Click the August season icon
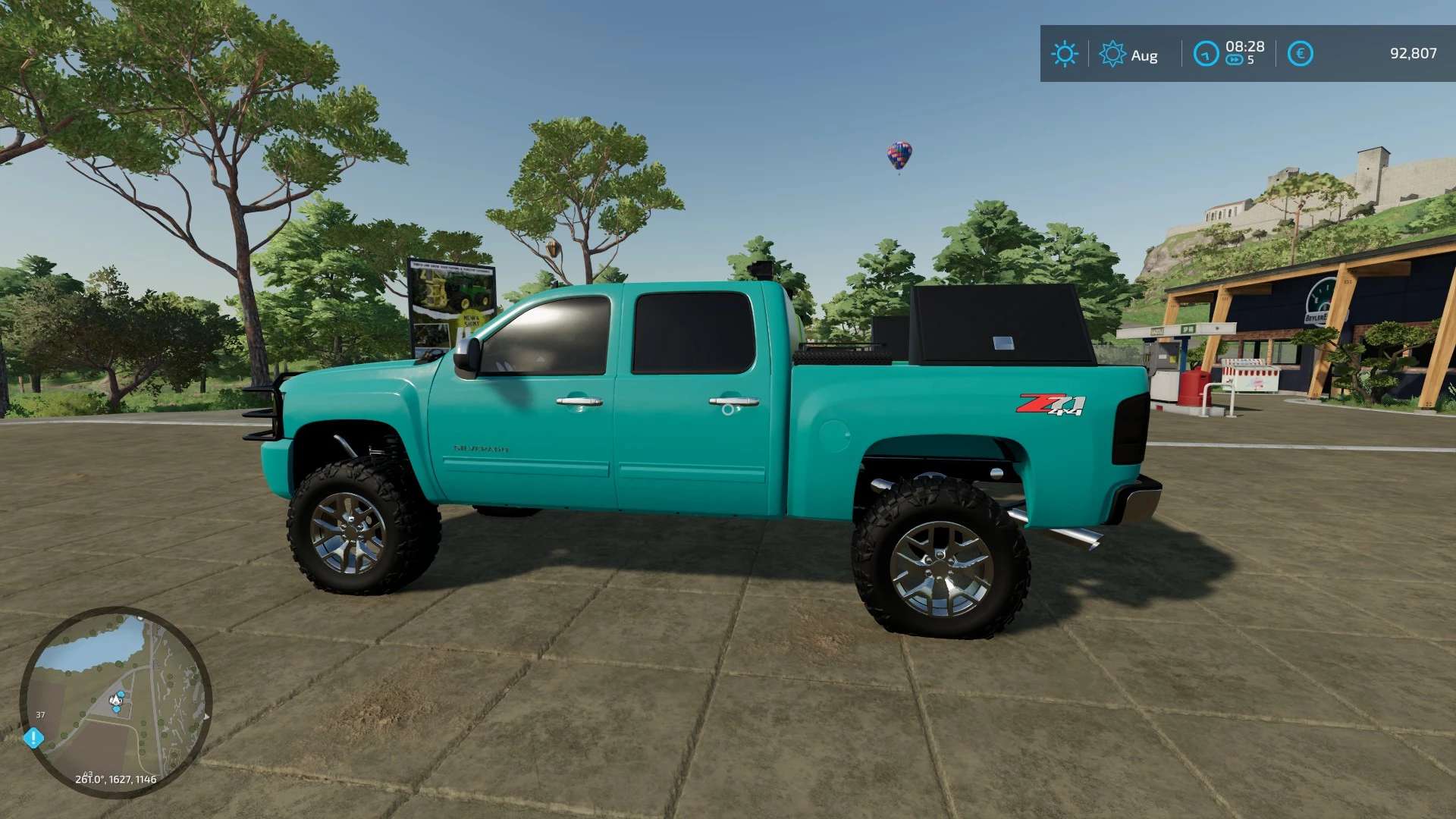 click(x=1112, y=54)
